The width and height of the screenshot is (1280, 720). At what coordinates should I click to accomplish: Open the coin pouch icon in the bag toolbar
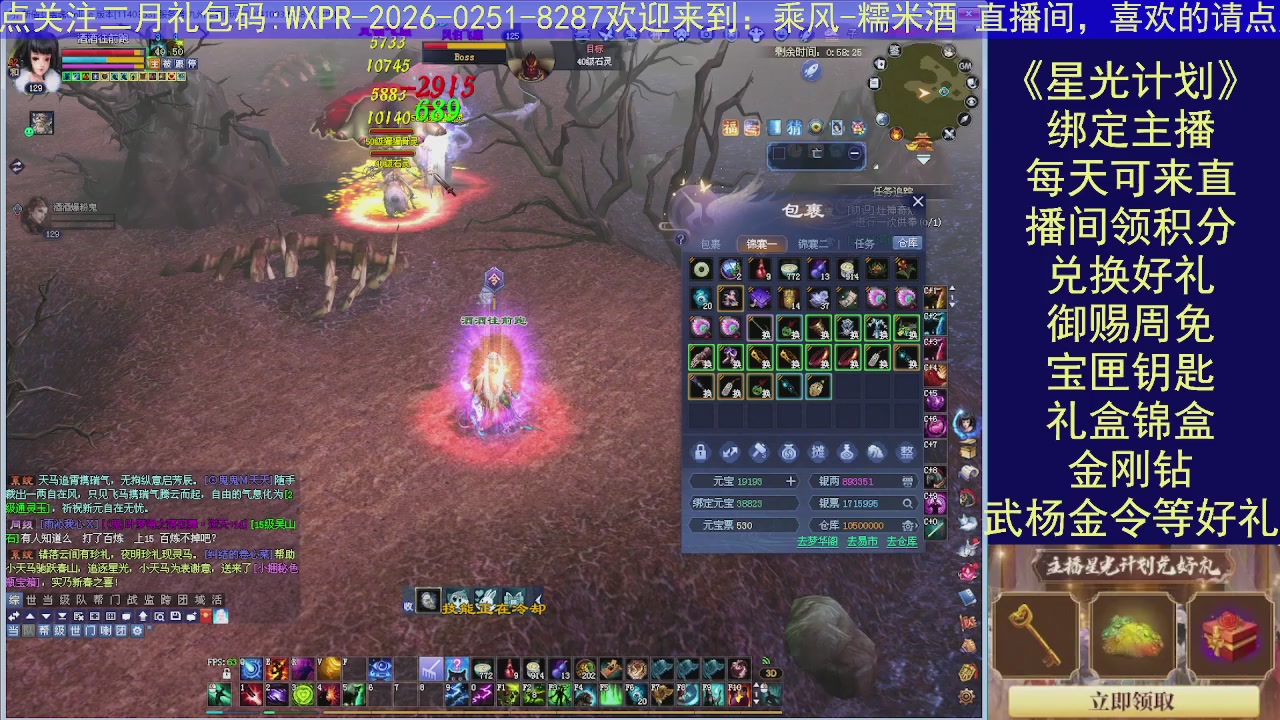[789, 452]
